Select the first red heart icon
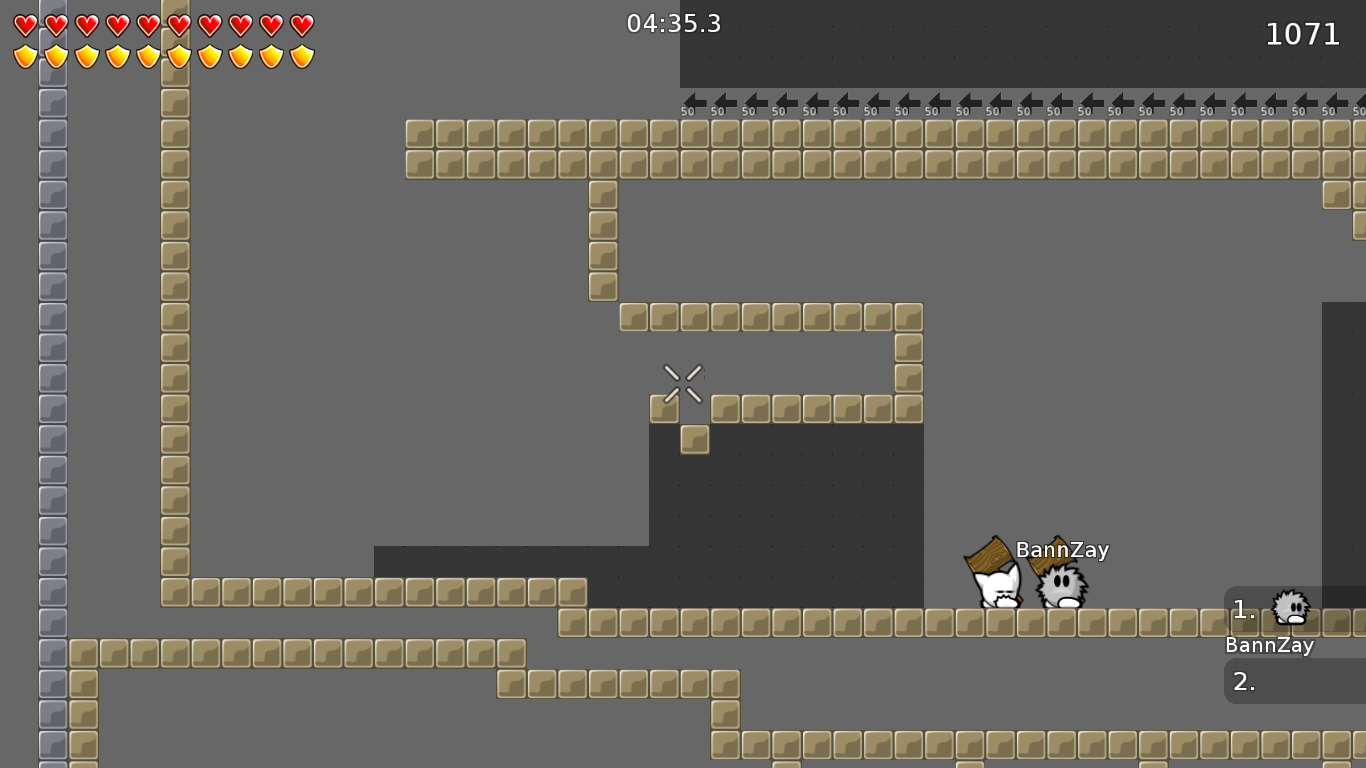1366x768 pixels. [25, 26]
